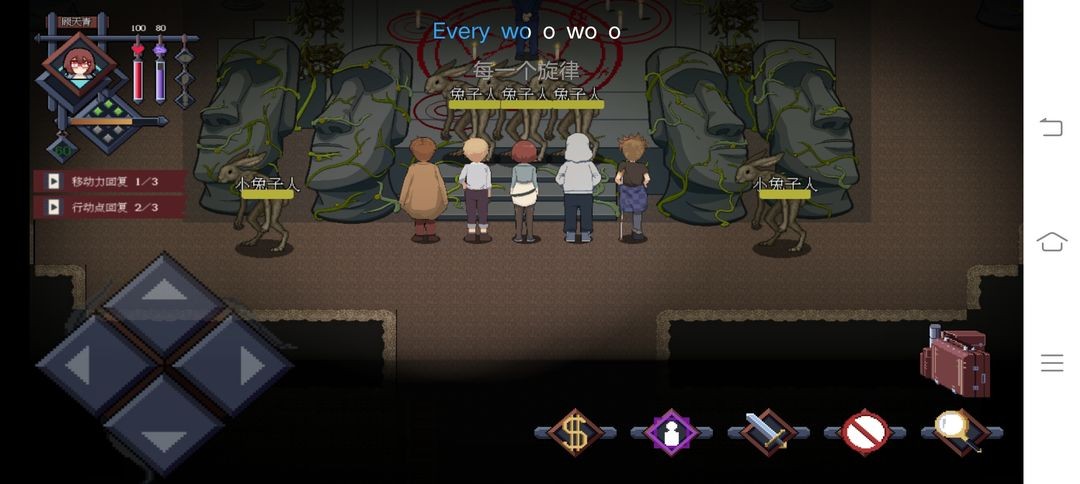1080x484 pixels.
Task: Tap the Android home navigation button
Action: click(1051, 242)
